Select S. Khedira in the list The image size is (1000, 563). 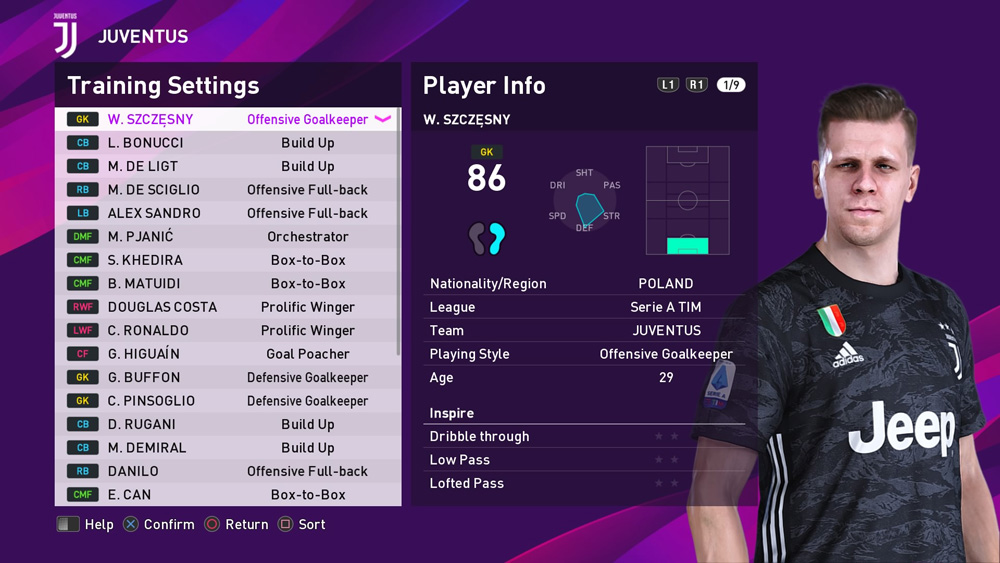tap(227, 260)
